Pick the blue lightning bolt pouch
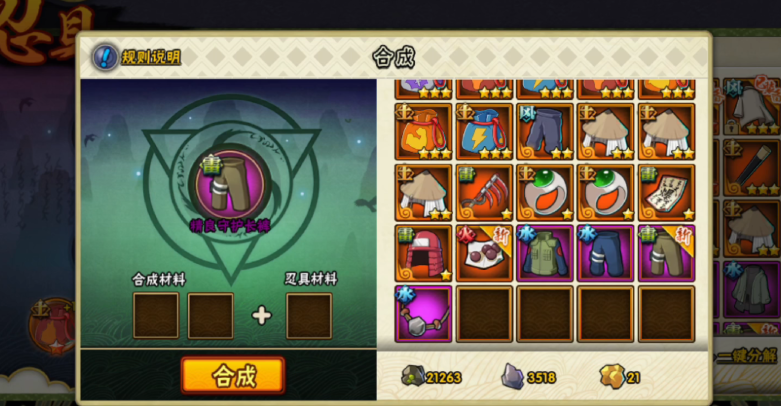 click(484, 132)
